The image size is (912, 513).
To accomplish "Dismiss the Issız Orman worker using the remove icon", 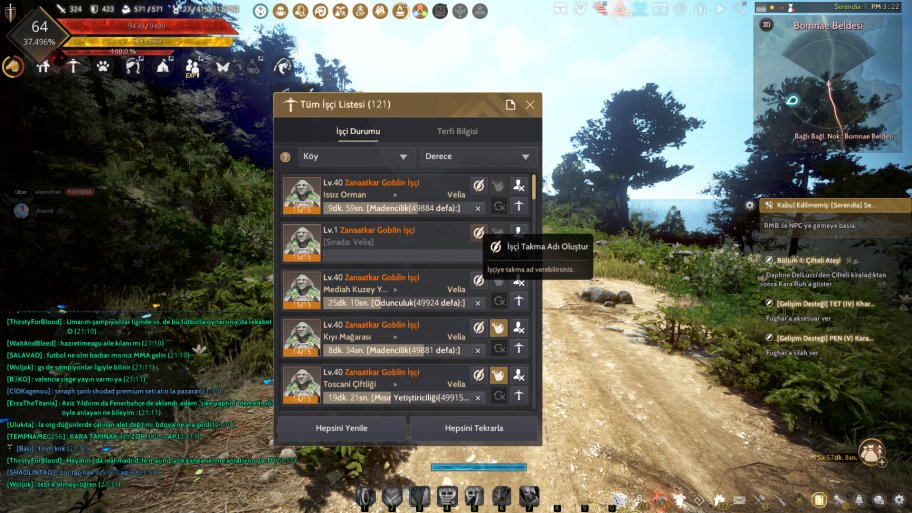I will [518, 185].
